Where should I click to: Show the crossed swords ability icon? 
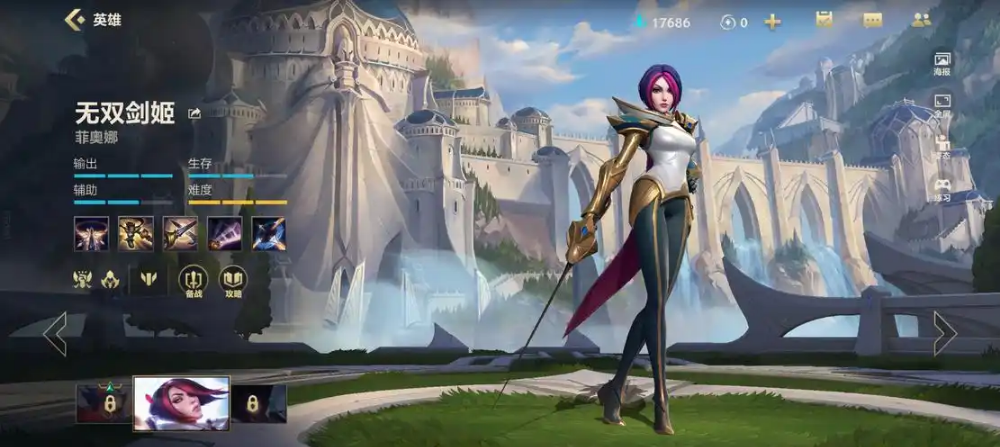pyautogui.click(x=180, y=233)
